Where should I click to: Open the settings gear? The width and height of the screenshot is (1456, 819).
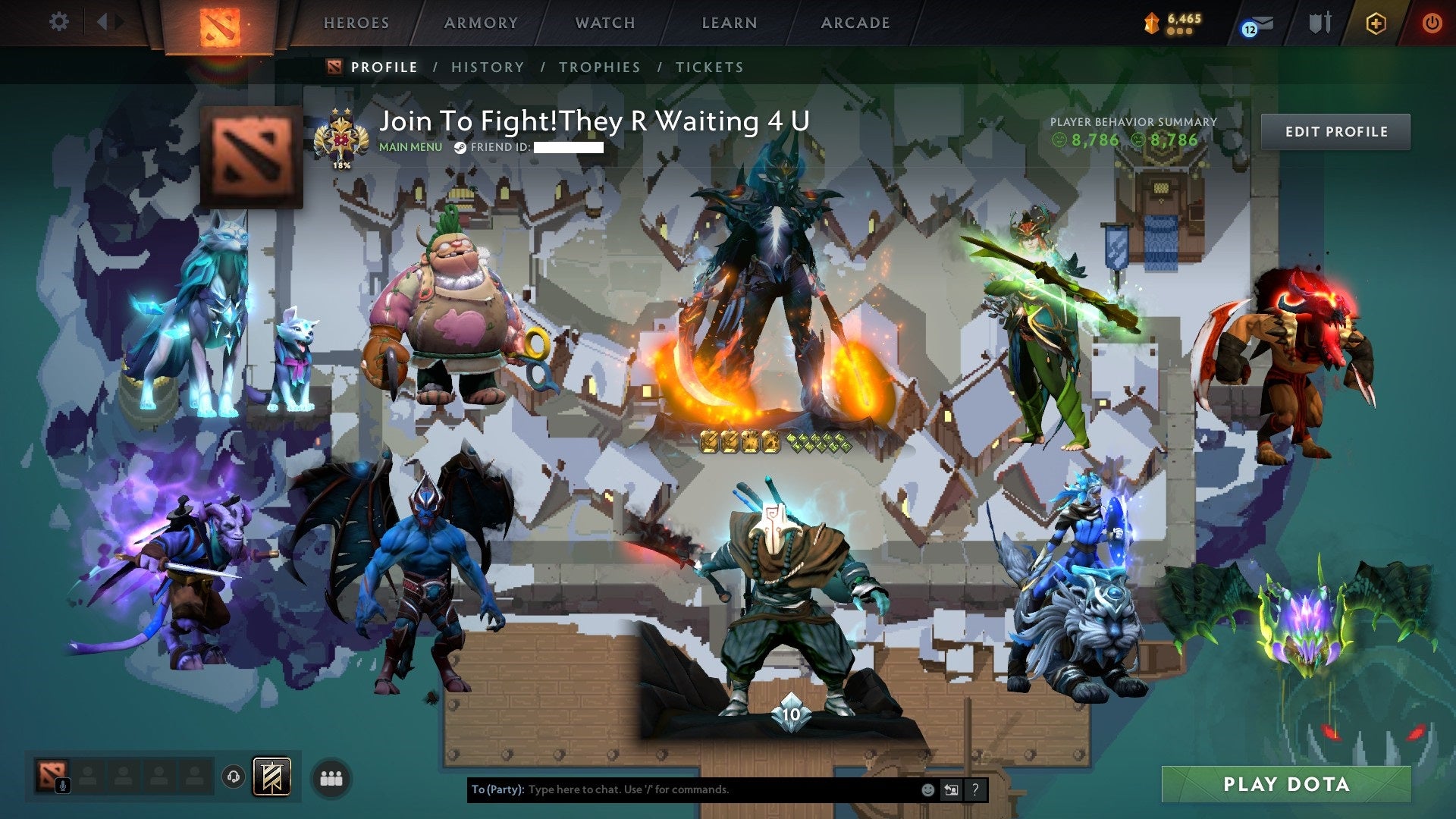pos(59,22)
